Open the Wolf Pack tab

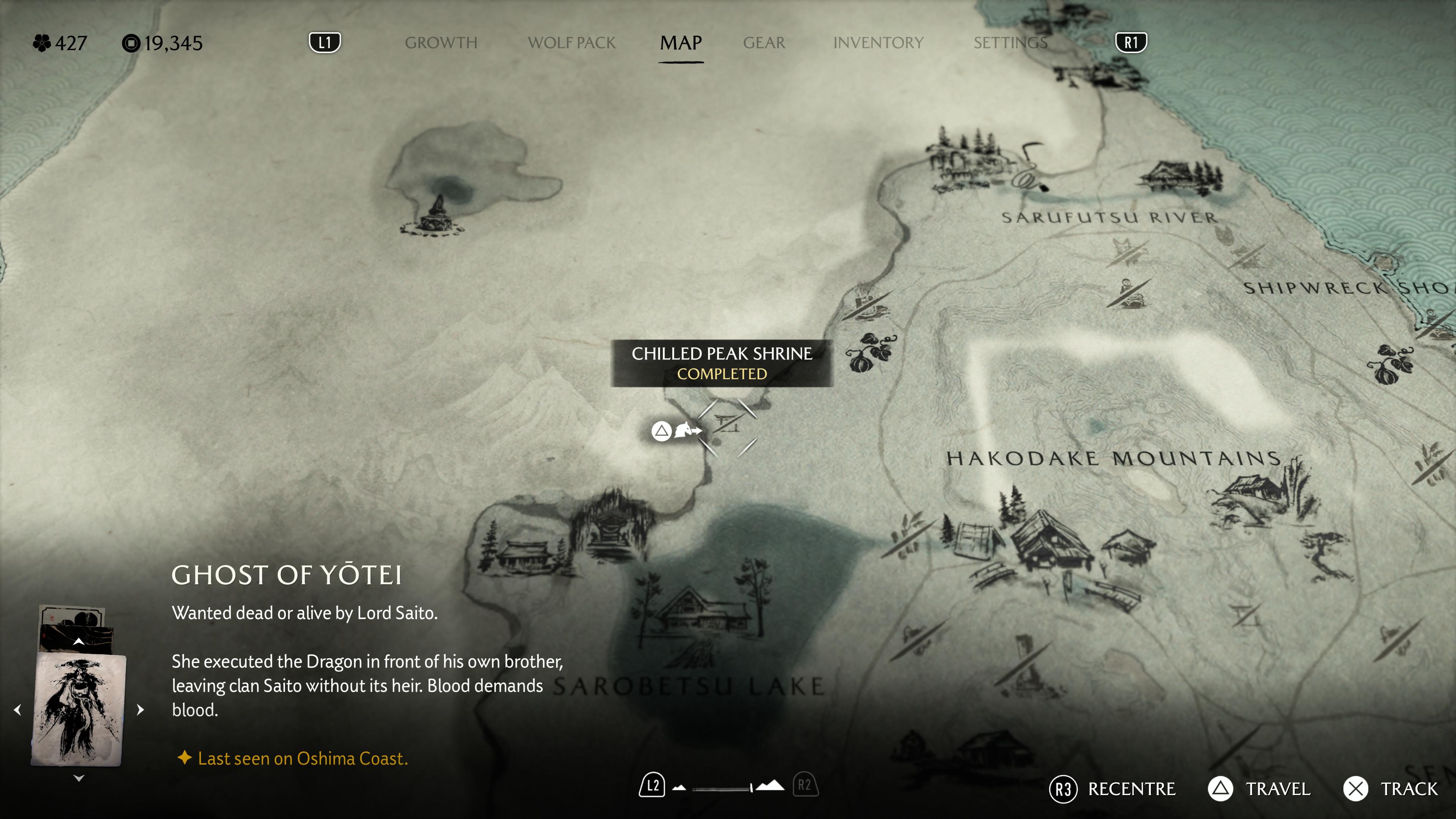[571, 43]
